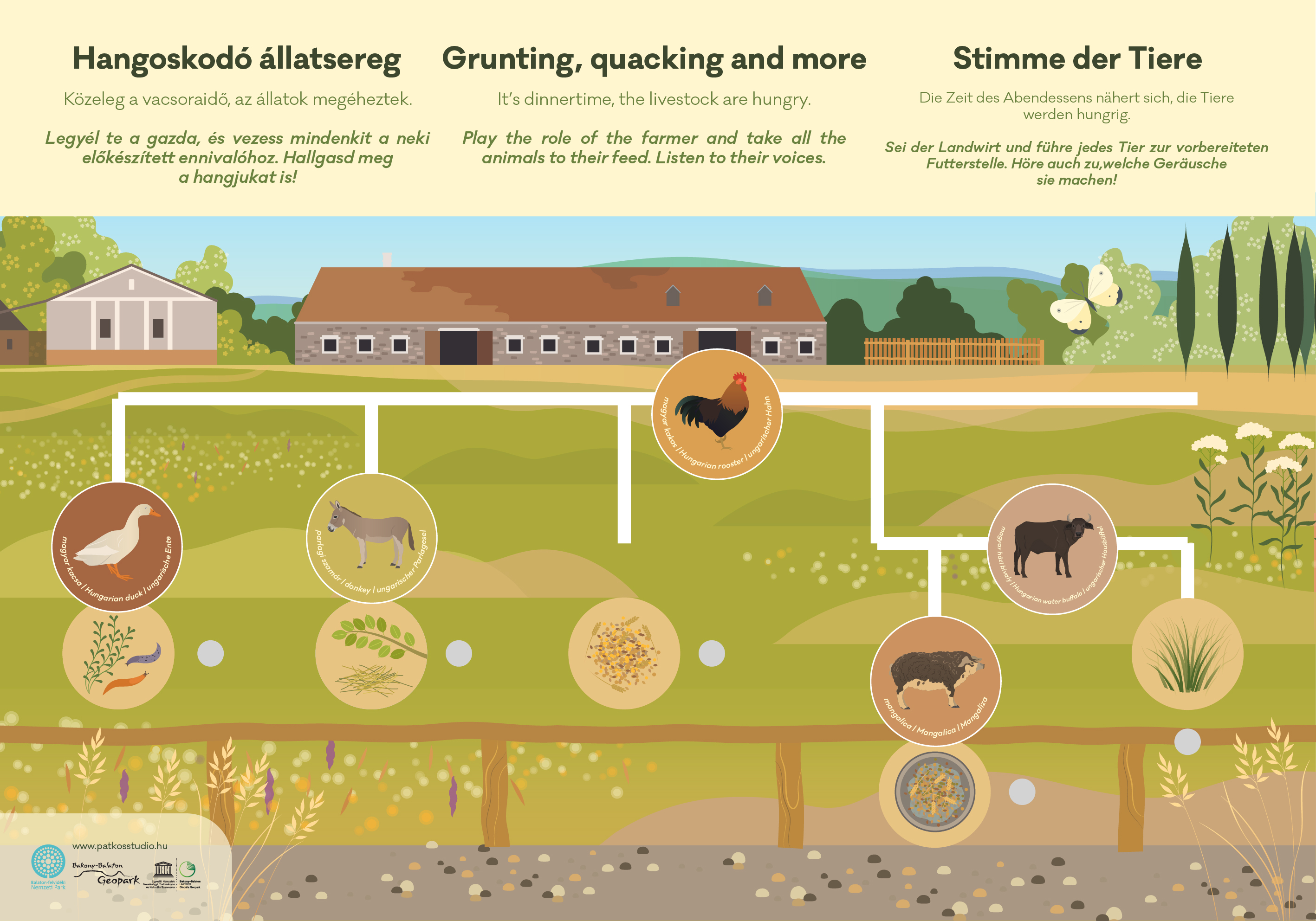Click the trough bowl of grain feed
The width and height of the screenshot is (1316, 921).
(x=934, y=792)
